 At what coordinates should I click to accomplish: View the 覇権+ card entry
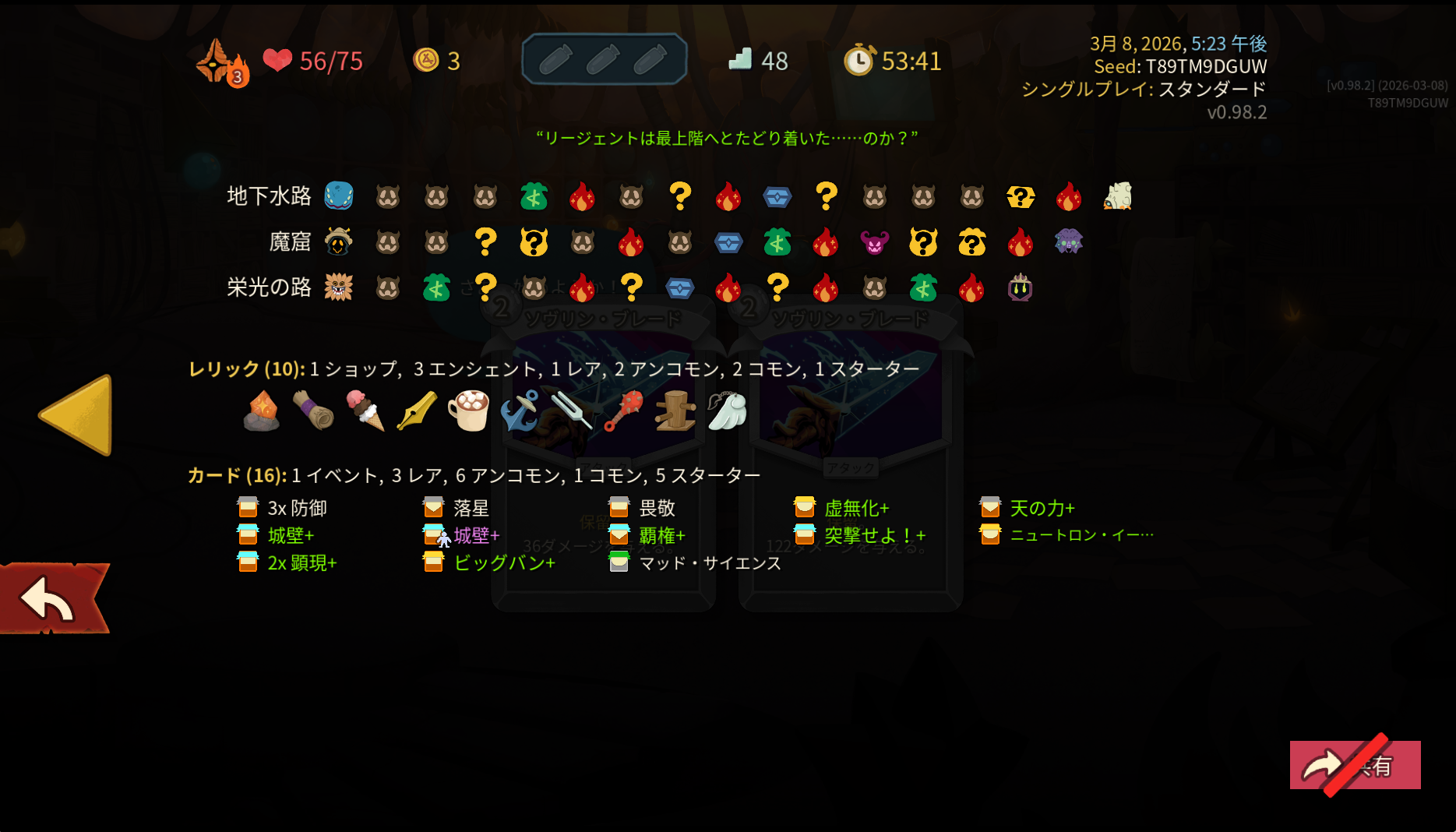pyautogui.click(x=661, y=536)
